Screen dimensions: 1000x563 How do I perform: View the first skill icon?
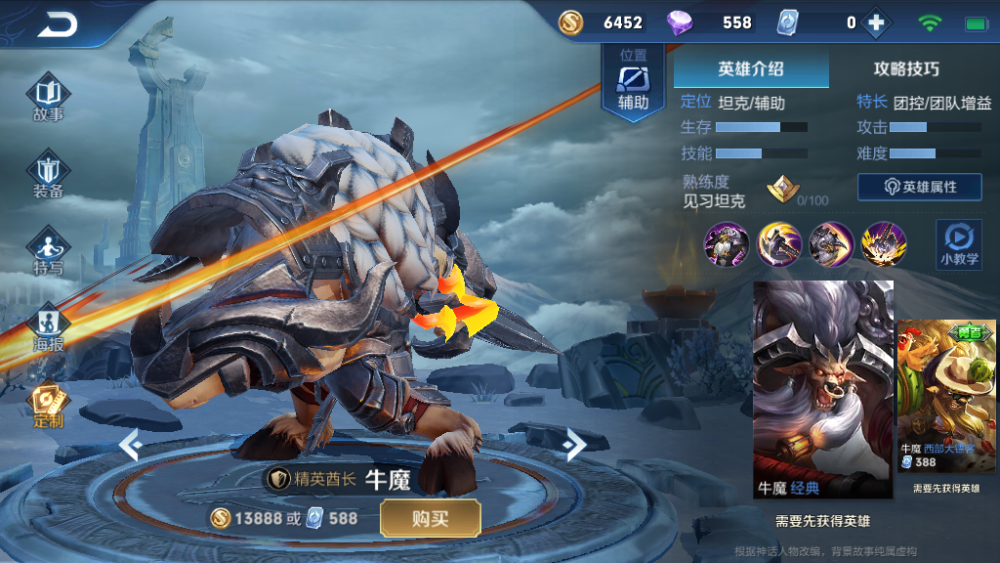click(726, 244)
